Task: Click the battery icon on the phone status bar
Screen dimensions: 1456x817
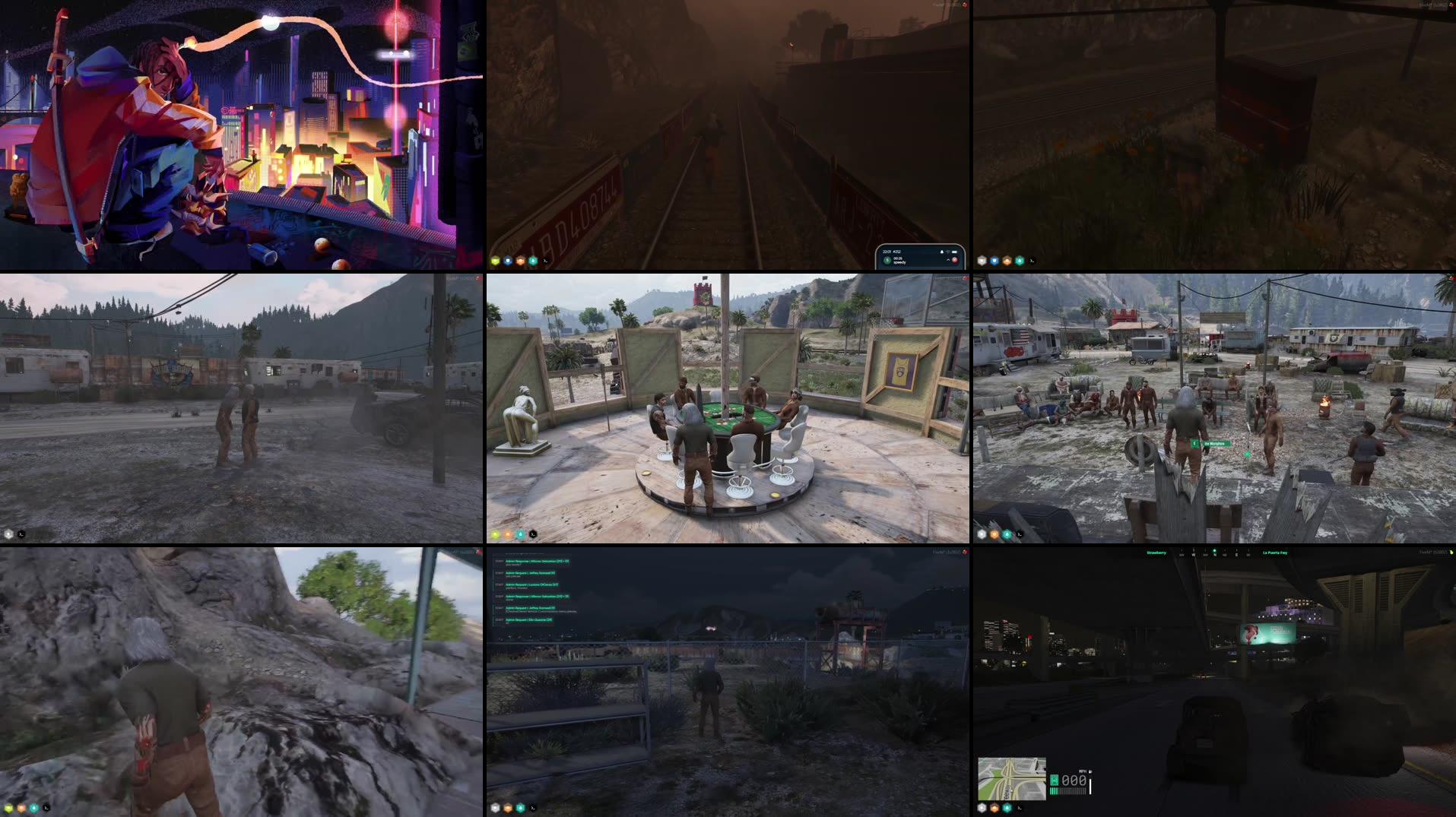Action: pos(955,252)
